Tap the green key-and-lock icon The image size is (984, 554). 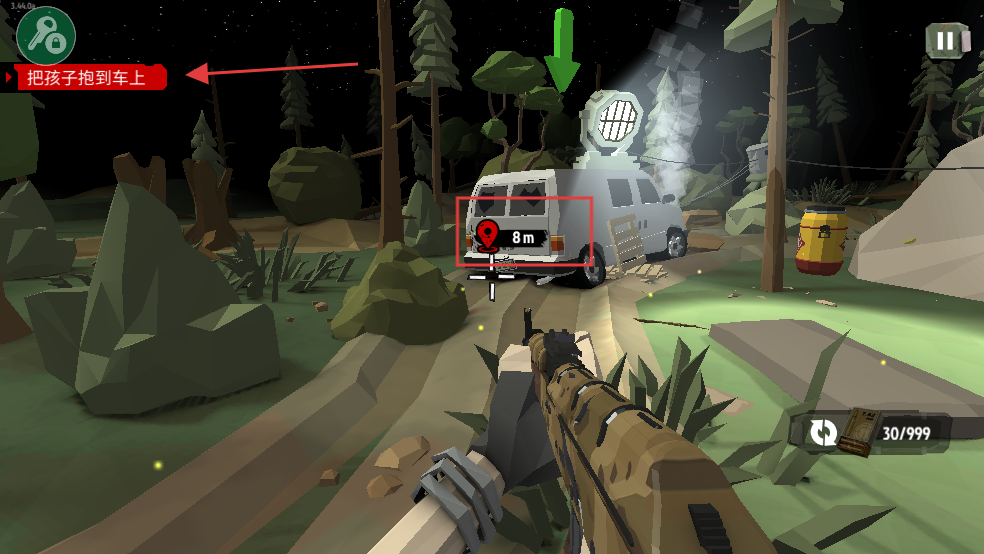46,36
